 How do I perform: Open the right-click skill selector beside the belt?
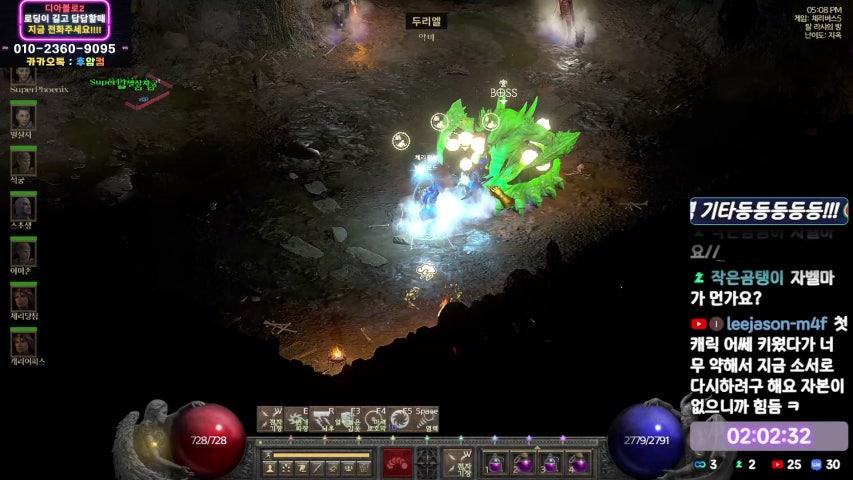pos(457,463)
